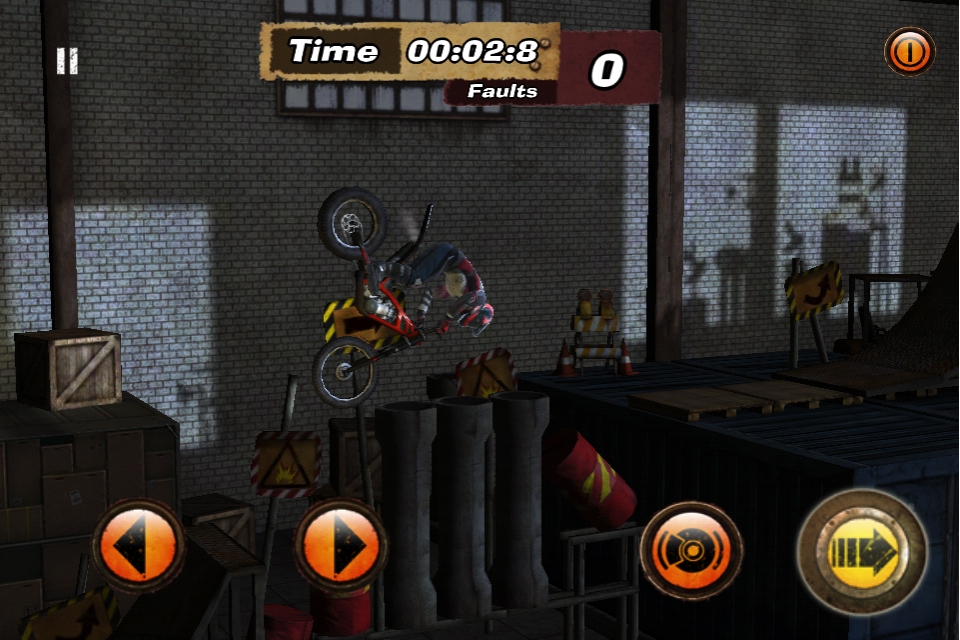This screenshot has height=640, width=960.
Task: Lean the rider forward with right arrow
Action: (x=340, y=546)
